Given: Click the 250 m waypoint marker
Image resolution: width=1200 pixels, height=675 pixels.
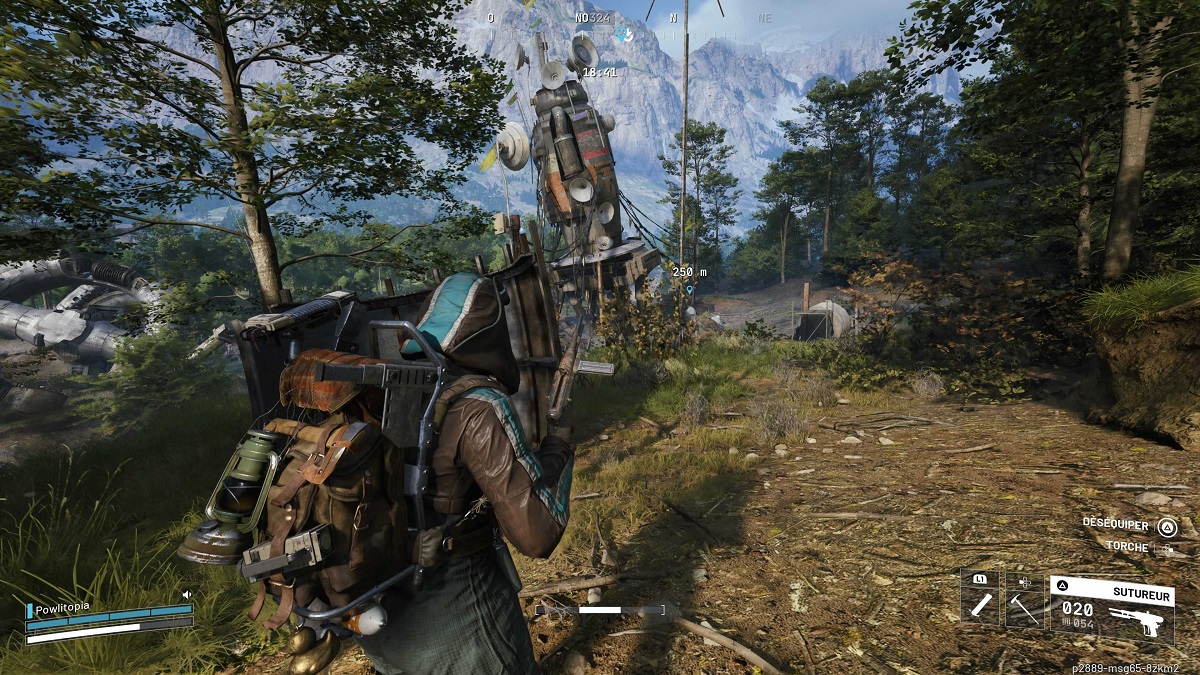Looking at the screenshot, I should click(688, 289).
